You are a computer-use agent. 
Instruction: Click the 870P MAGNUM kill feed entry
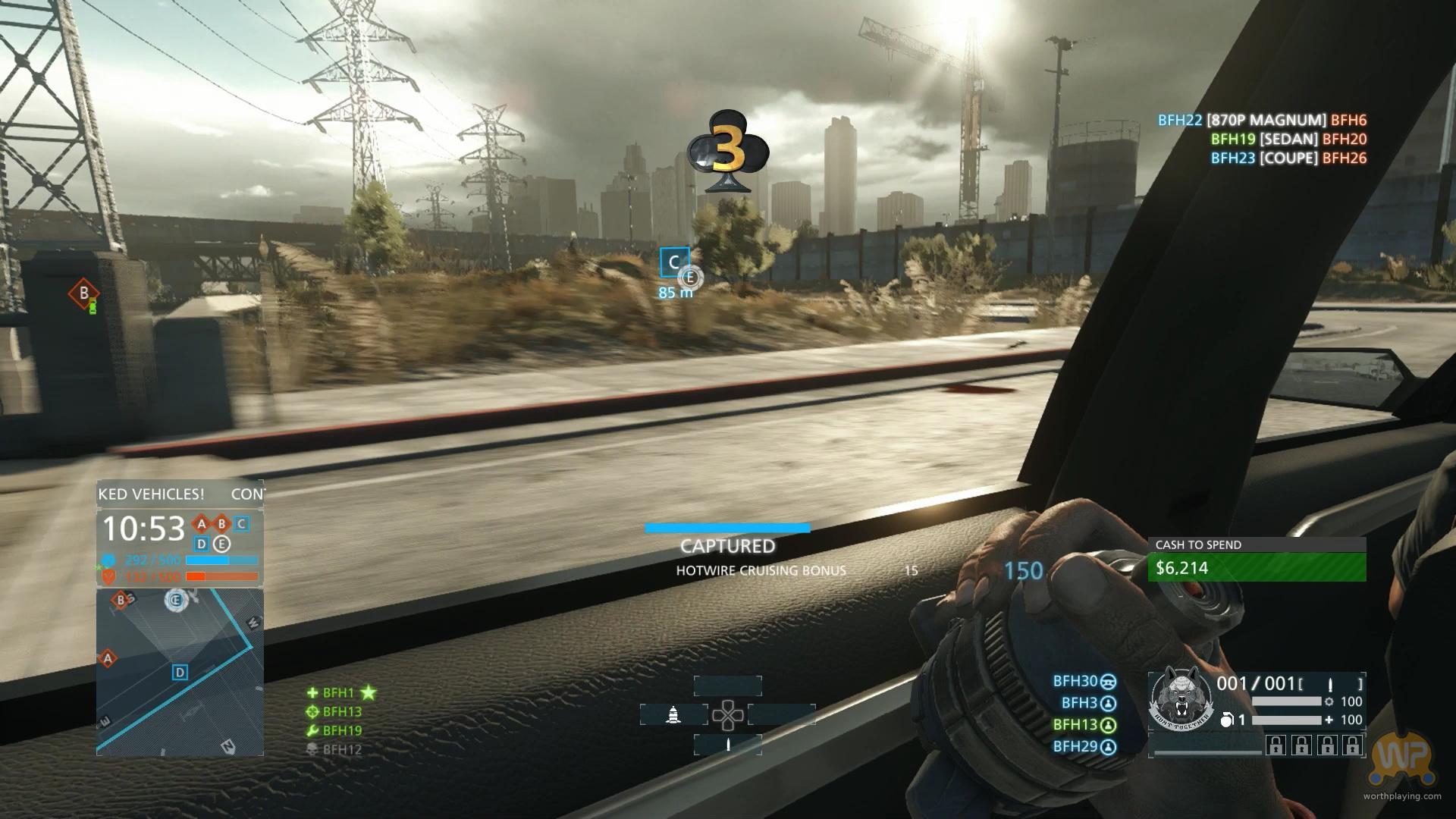[1262, 120]
